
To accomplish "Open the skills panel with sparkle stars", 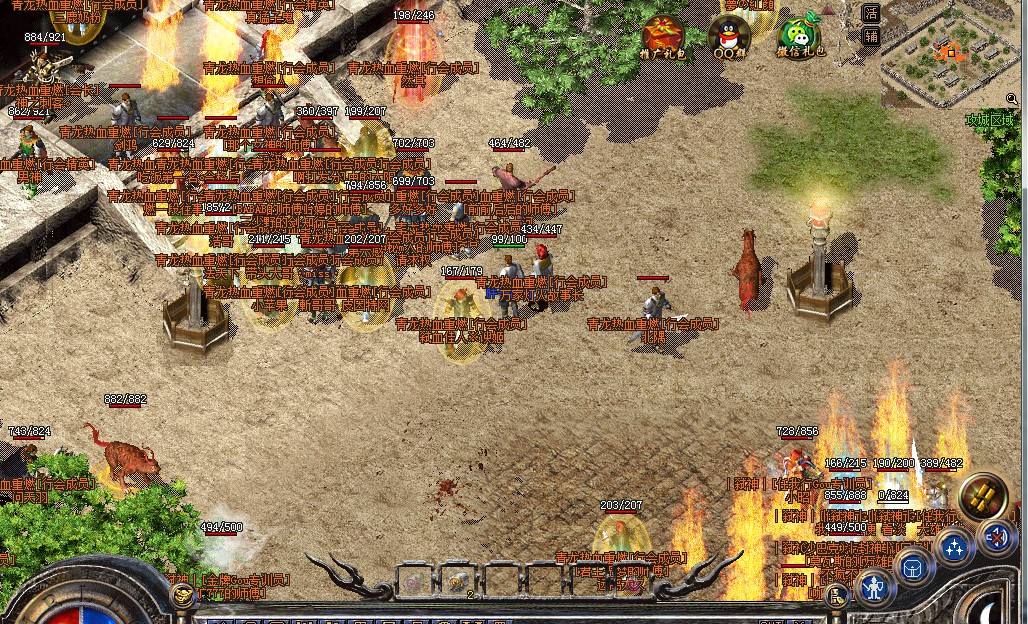I will click(955, 548).
